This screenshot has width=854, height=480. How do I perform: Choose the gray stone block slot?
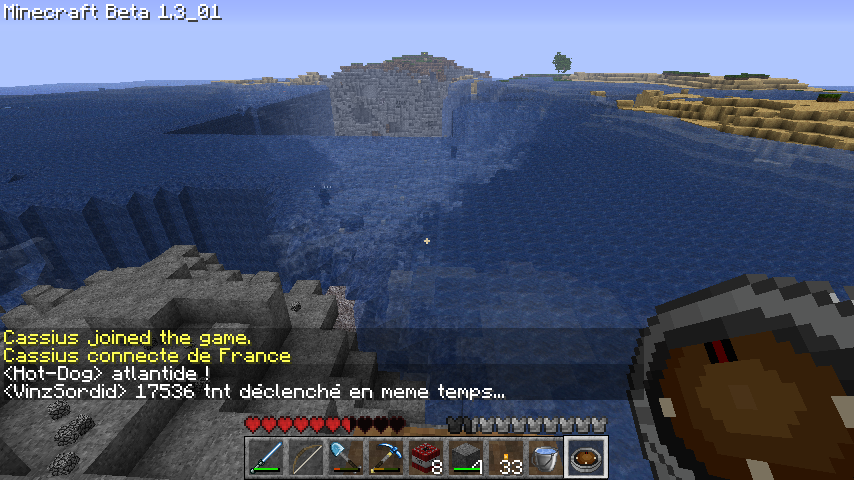[x=466, y=459]
